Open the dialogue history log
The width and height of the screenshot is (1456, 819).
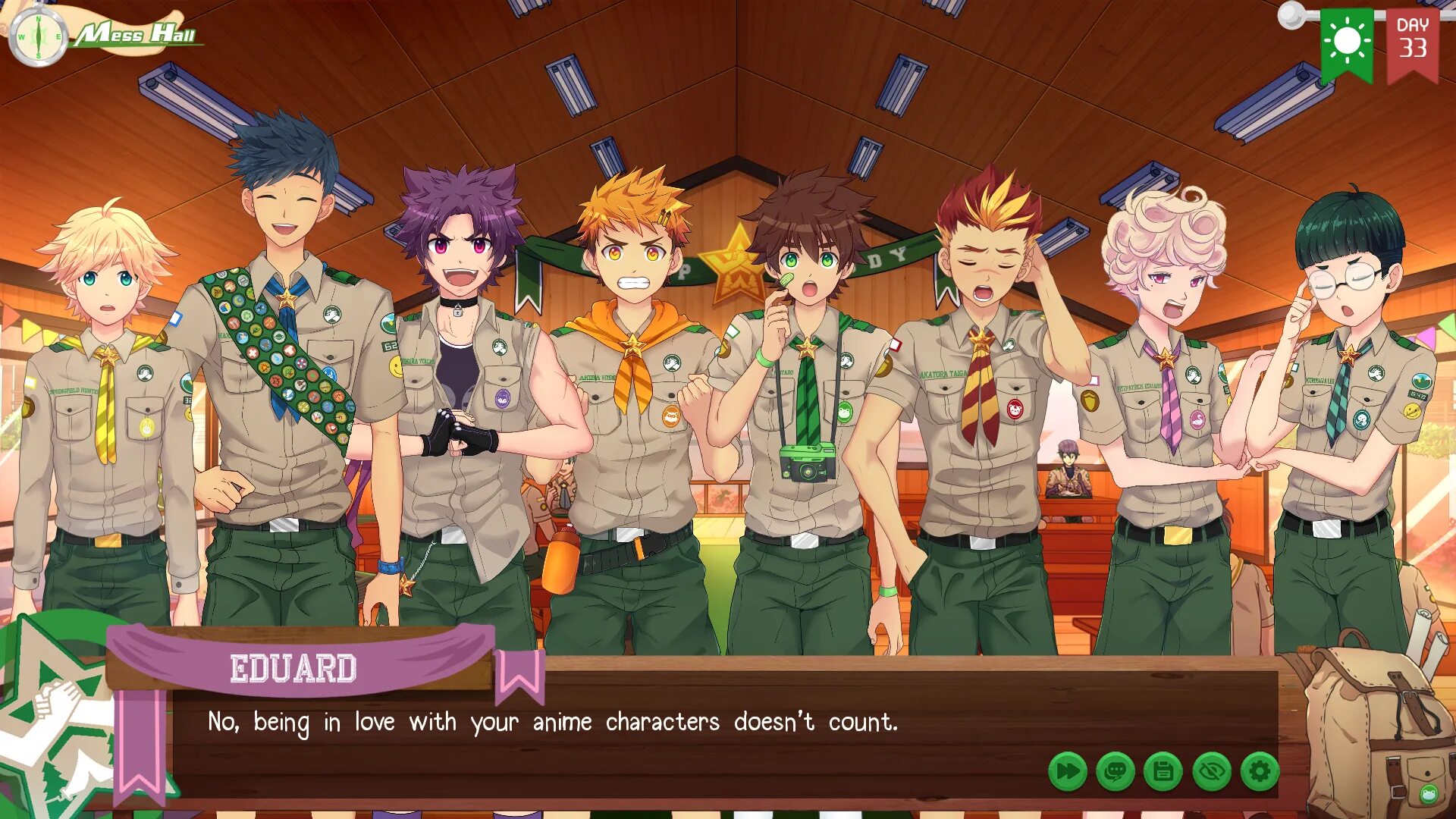click(1116, 772)
